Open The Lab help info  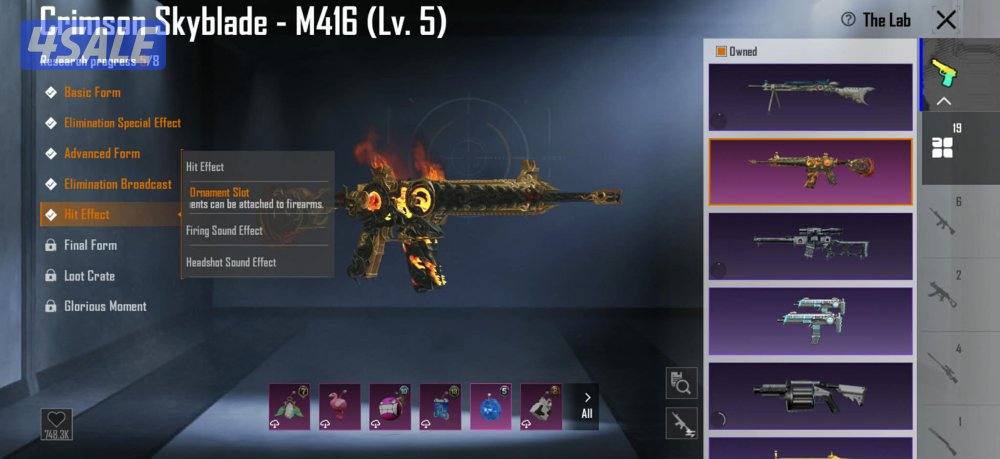(876, 20)
